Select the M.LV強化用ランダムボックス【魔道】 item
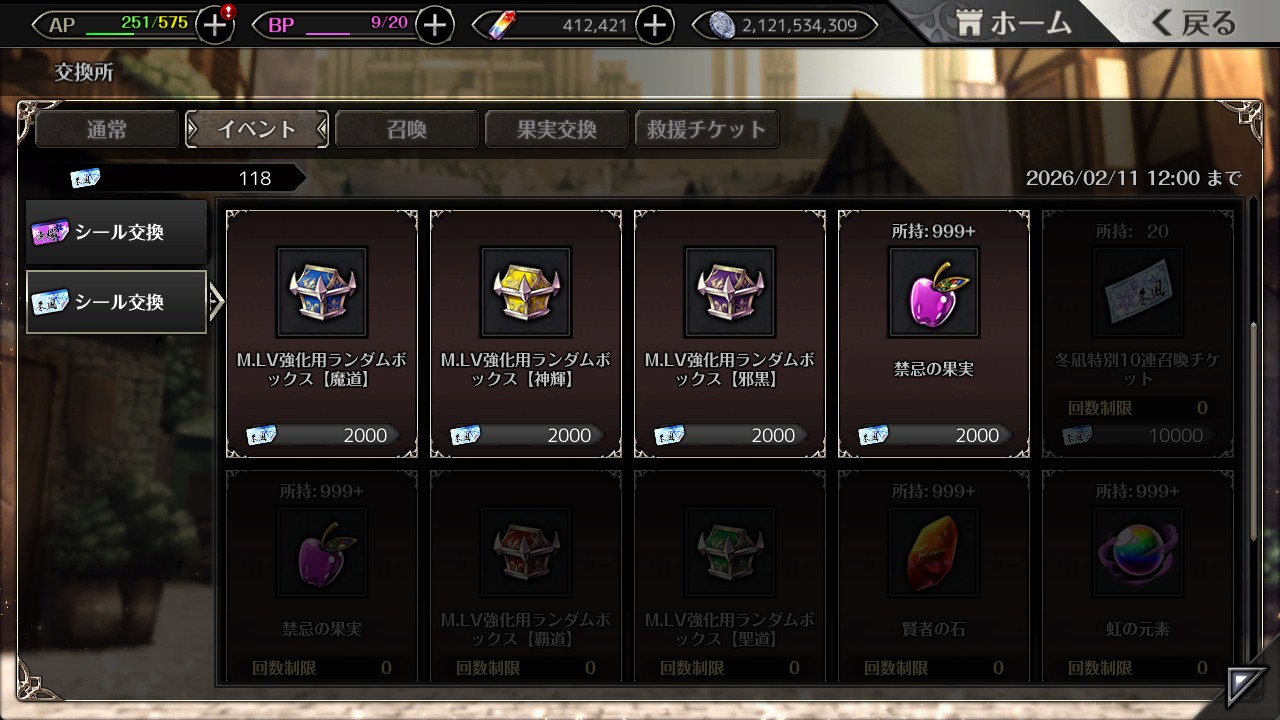 [x=322, y=334]
